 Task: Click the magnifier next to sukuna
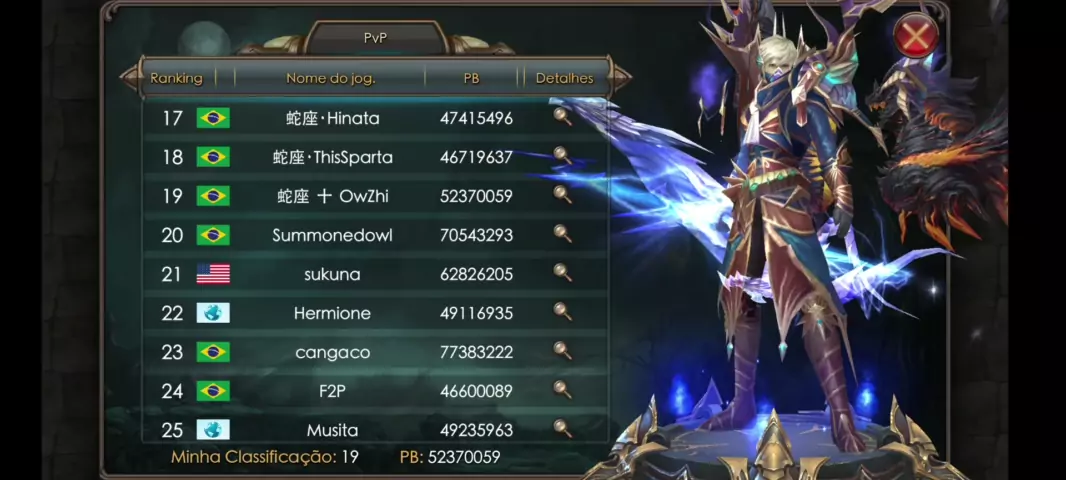(563, 273)
